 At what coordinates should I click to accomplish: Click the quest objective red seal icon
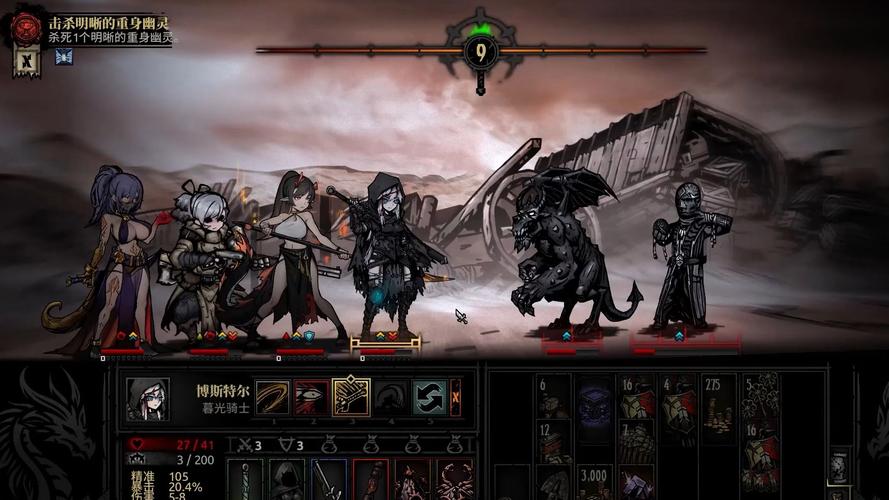[27, 28]
